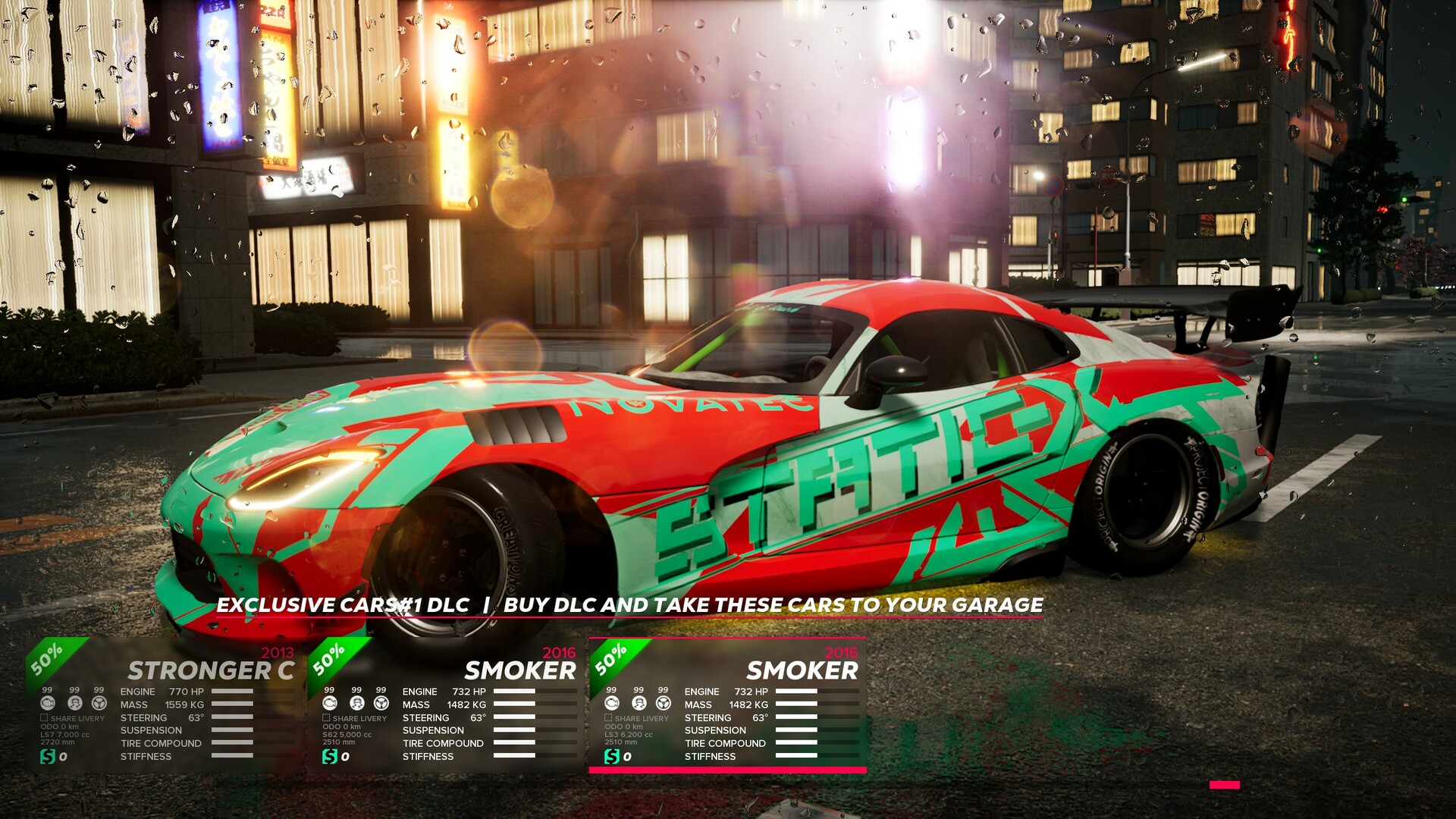Click the driver helmet icon on middle Smoker card
Image resolution: width=1456 pixels, height=819 pixels.
click(356, 702)
